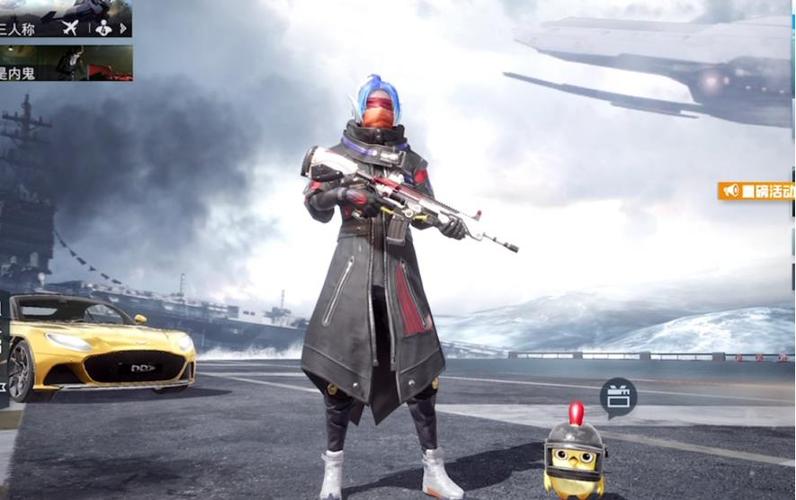
Task: Tap the clapperboard bubble above the pet
Action: 618,397
